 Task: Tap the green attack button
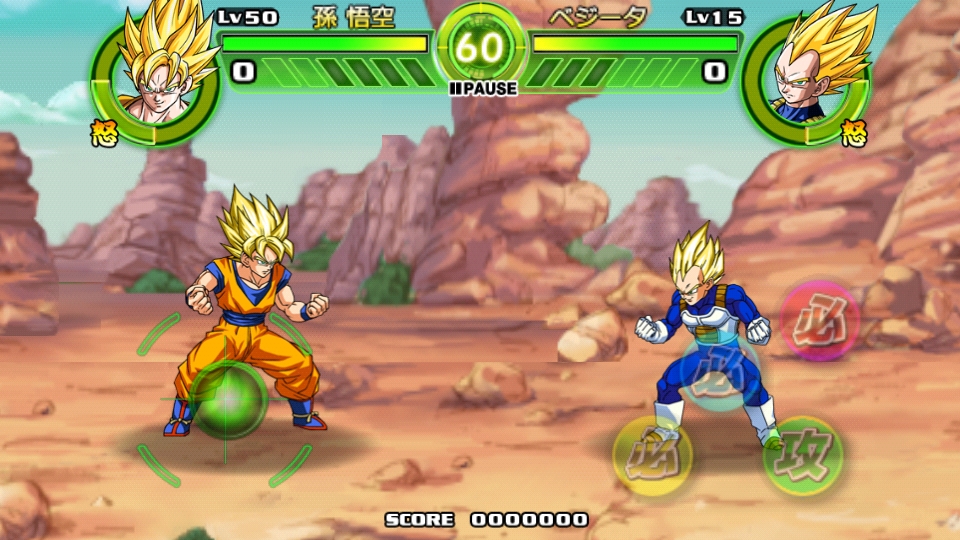point(802,457)
